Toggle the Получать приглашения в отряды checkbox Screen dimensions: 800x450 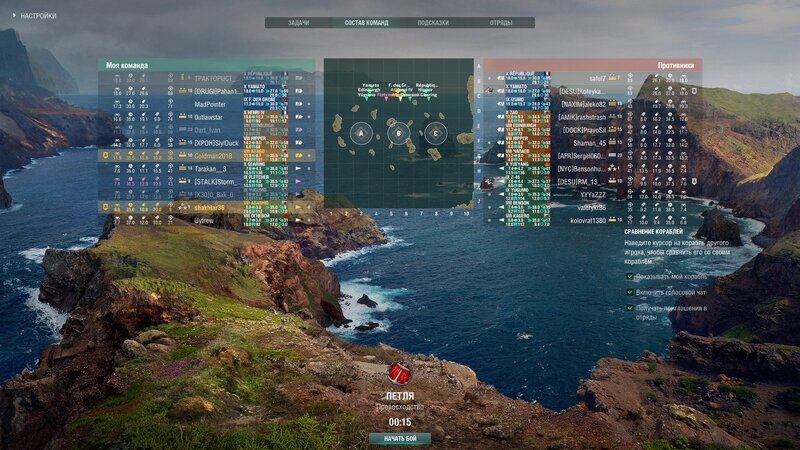(x=630, y=307)
